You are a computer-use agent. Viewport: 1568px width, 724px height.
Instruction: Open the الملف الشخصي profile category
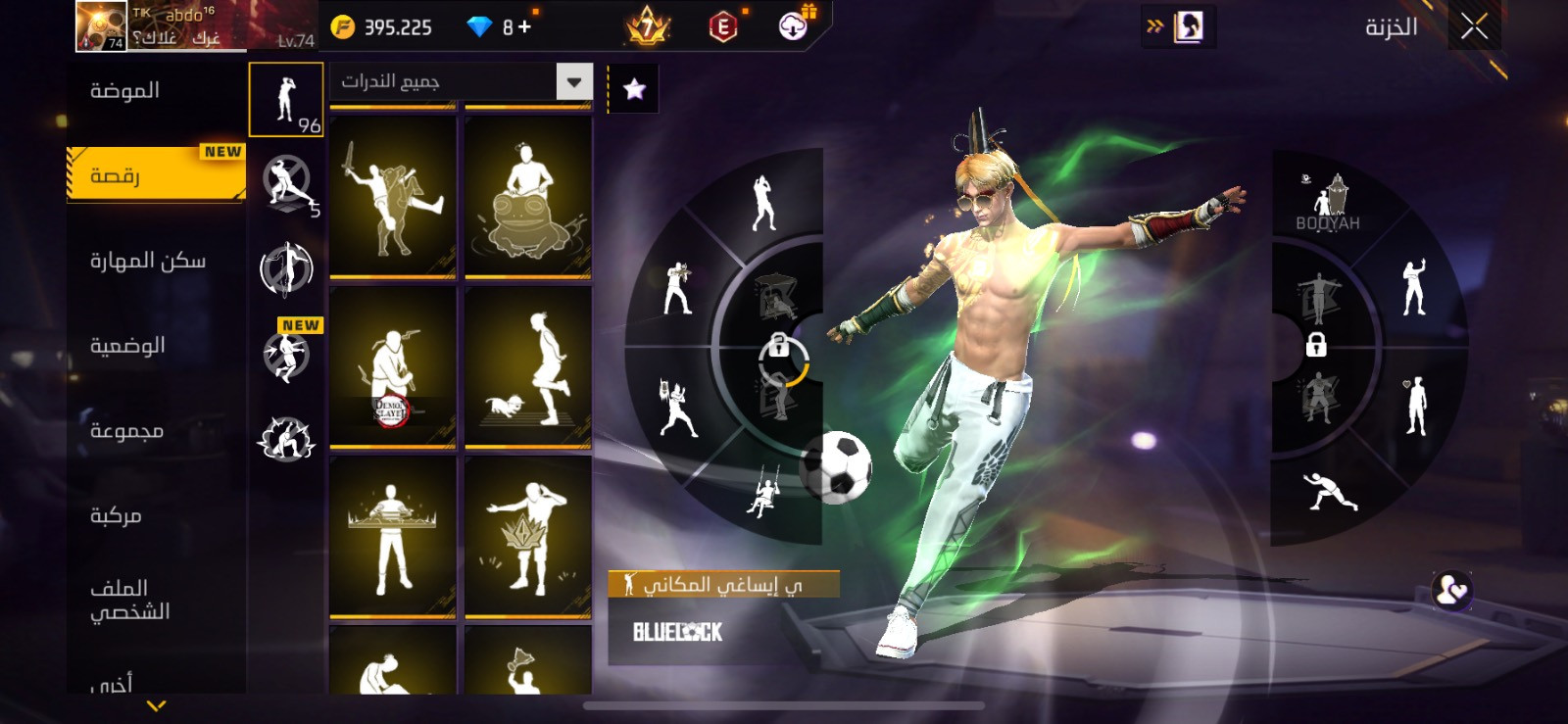click(129, 600)
